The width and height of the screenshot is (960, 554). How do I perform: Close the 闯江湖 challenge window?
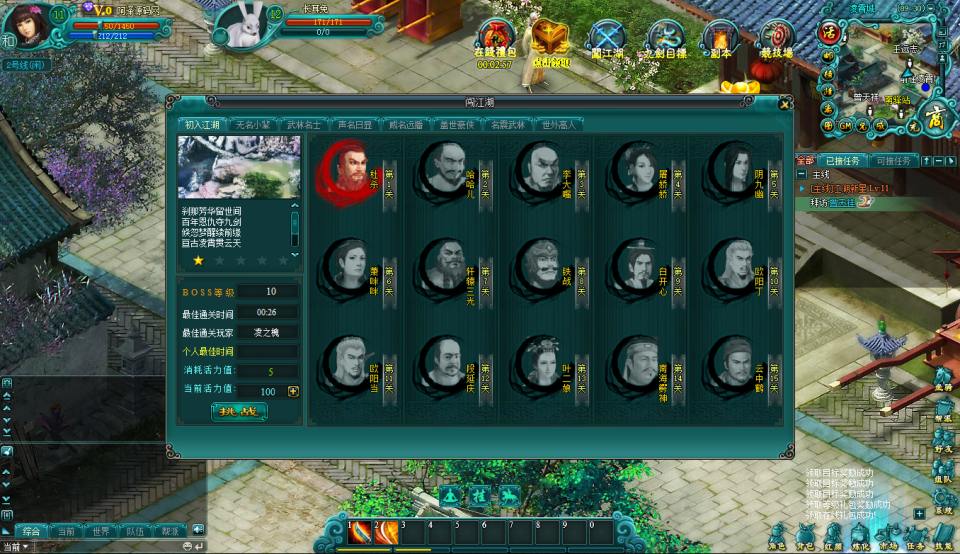(x=785, y=103)
